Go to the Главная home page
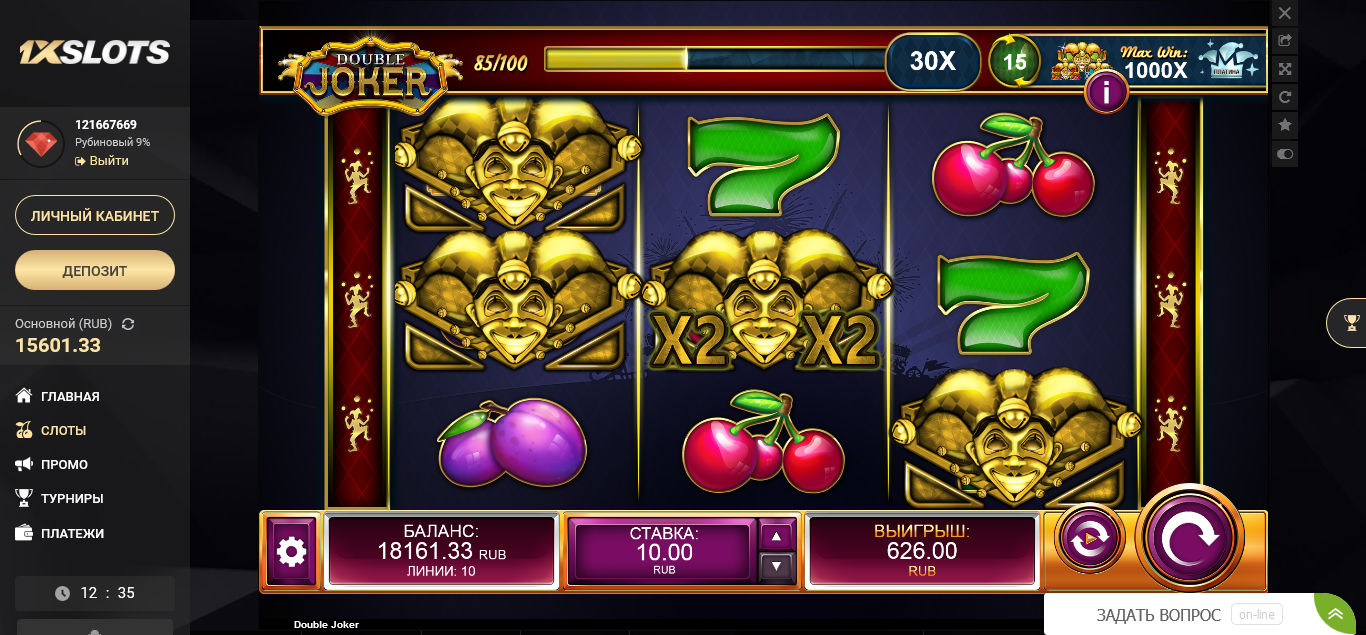This screenshot has height=635, width=1366. [x=70, y=397]
